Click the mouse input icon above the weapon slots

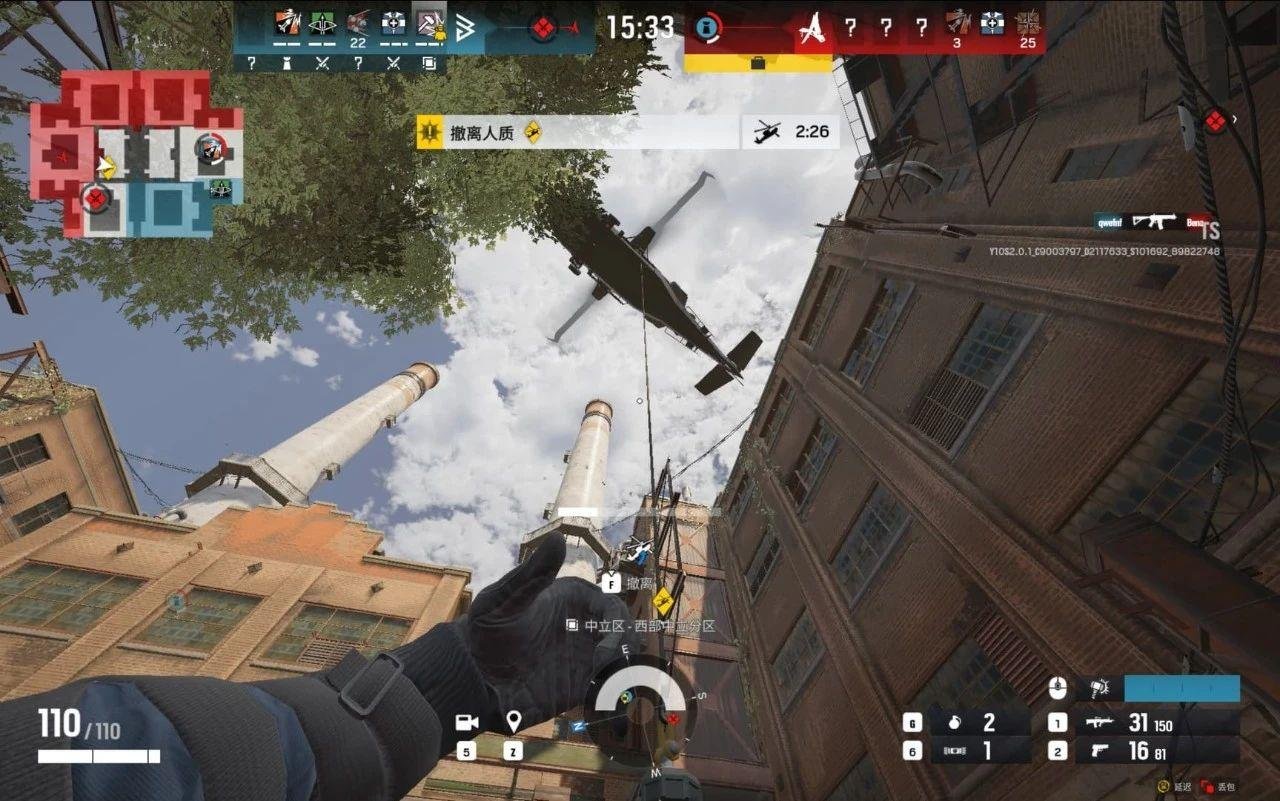[x=1059, y=688]
